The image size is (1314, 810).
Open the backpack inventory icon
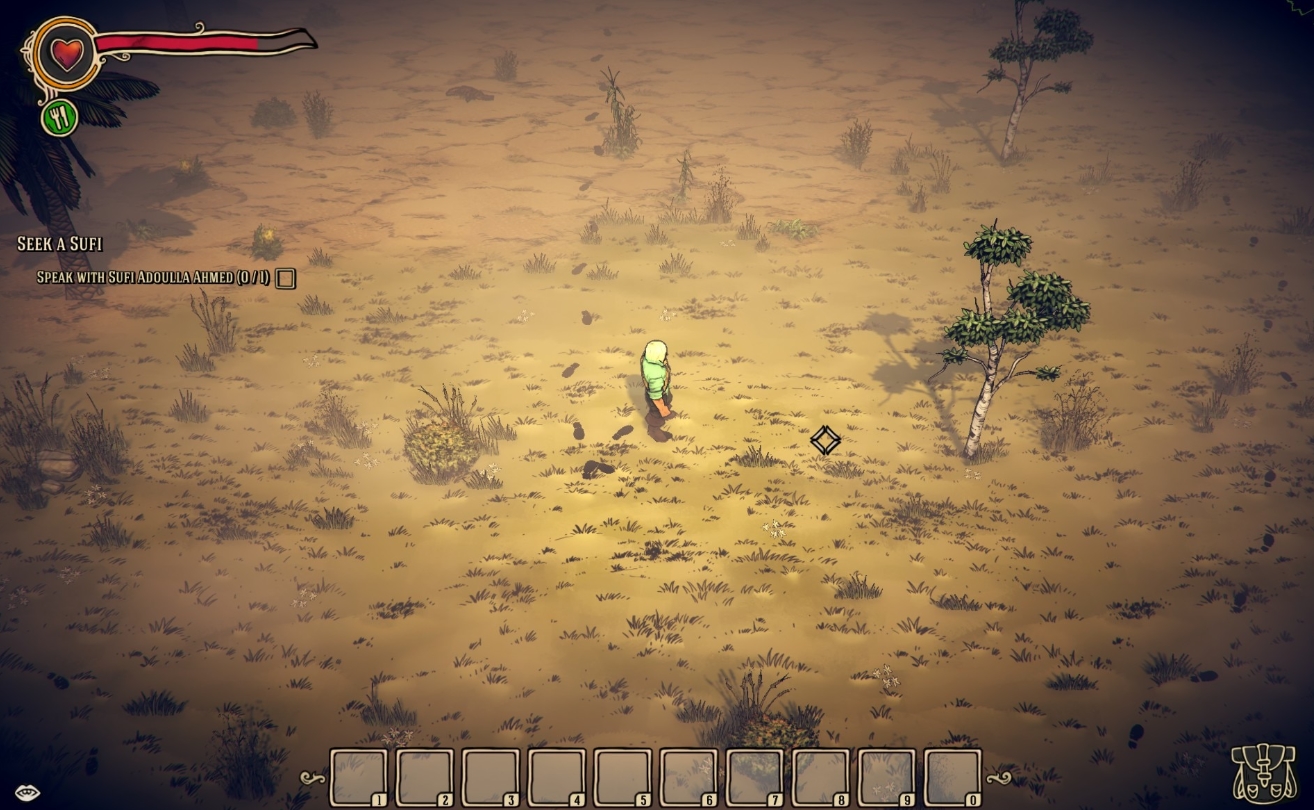coord(1263,772)
